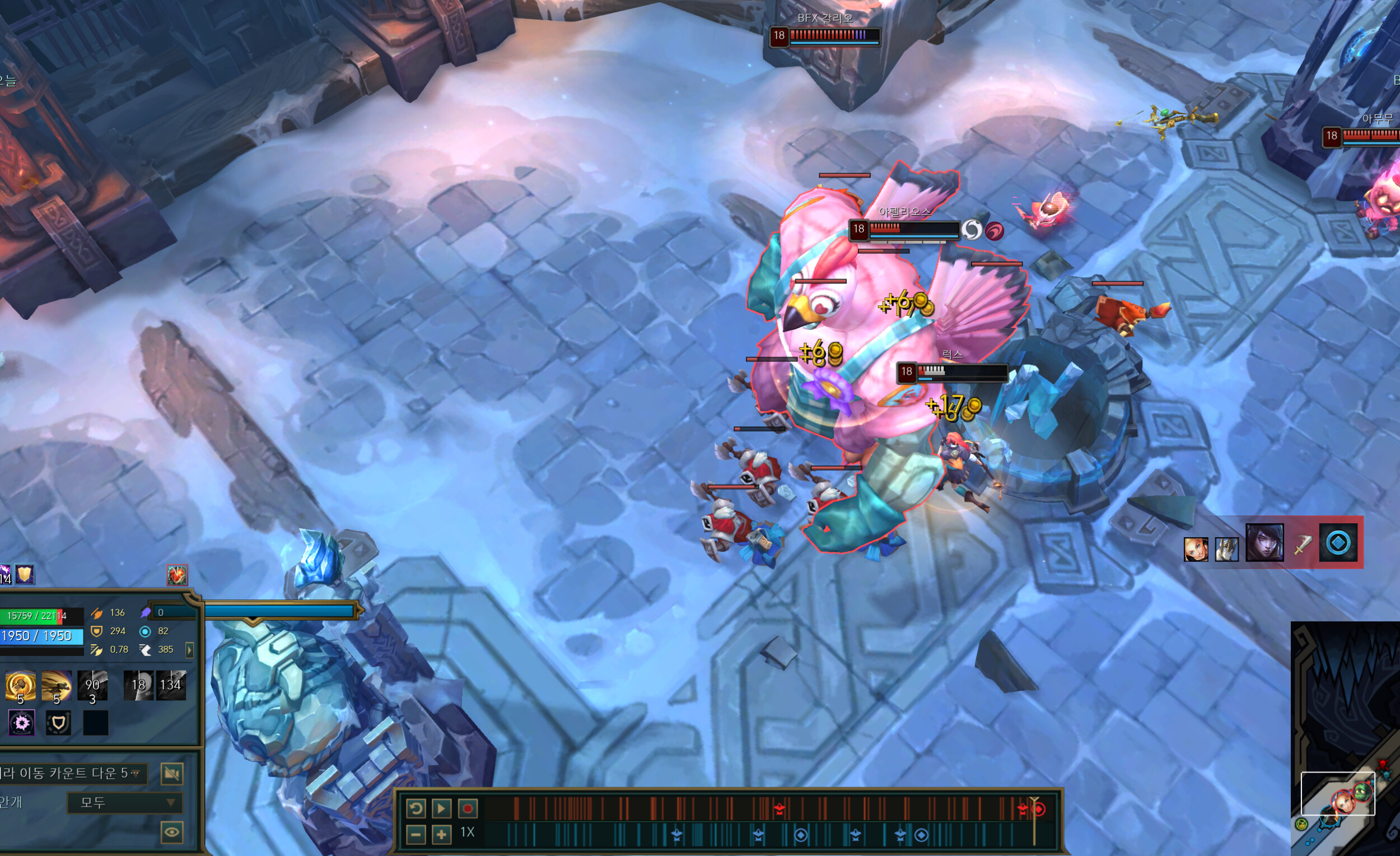Select the golden fist ability icon
The height and width of the screenshot is (856, 1400).
pos(21,686)
